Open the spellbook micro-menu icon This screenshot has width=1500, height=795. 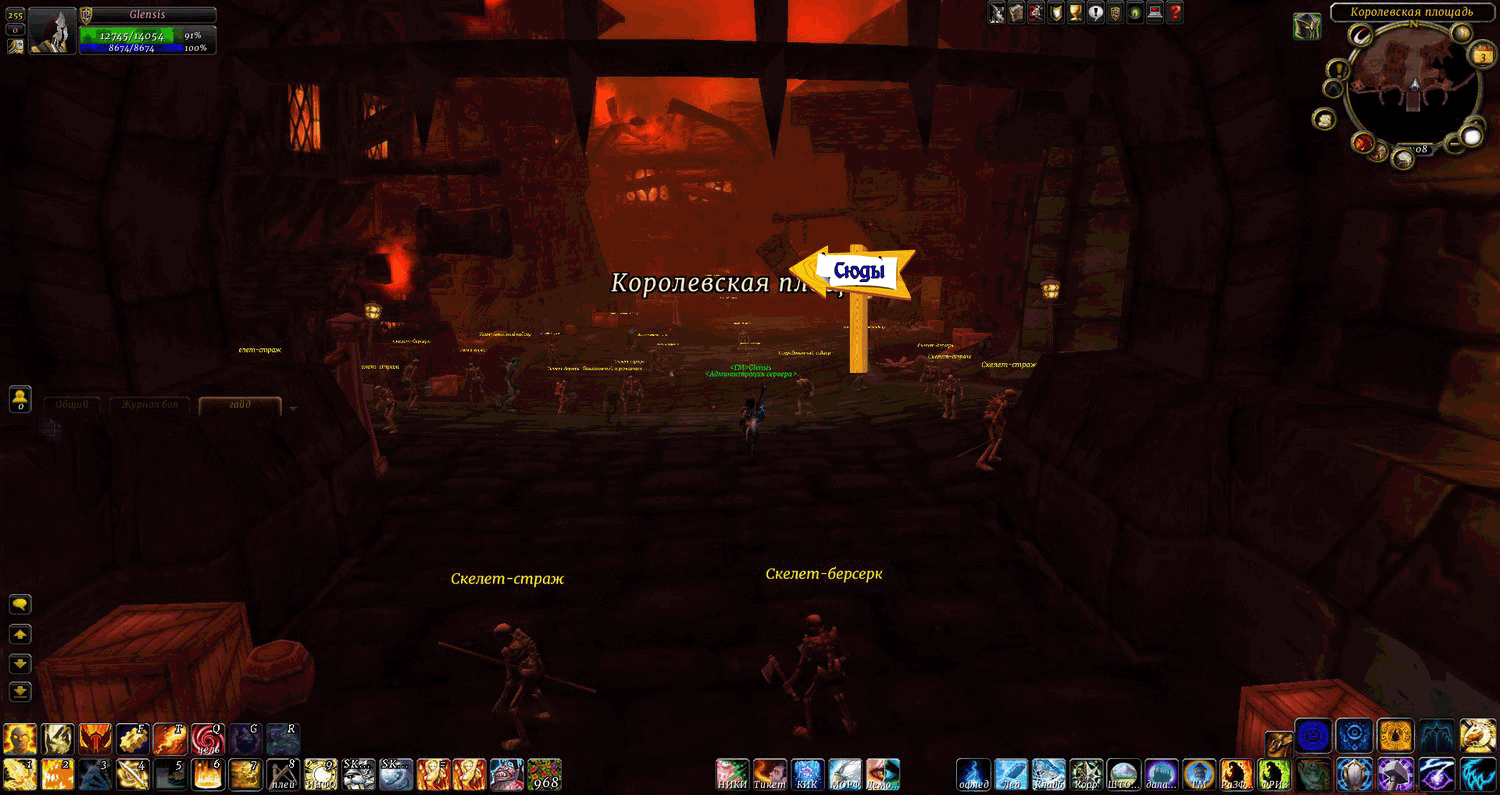(x=1015, y=13)
